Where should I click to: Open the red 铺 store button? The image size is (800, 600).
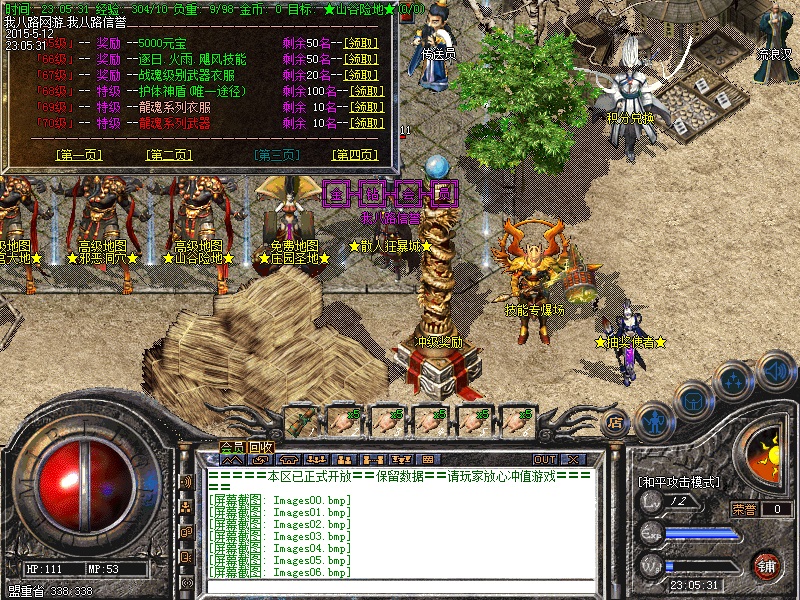tap(767, 566)
